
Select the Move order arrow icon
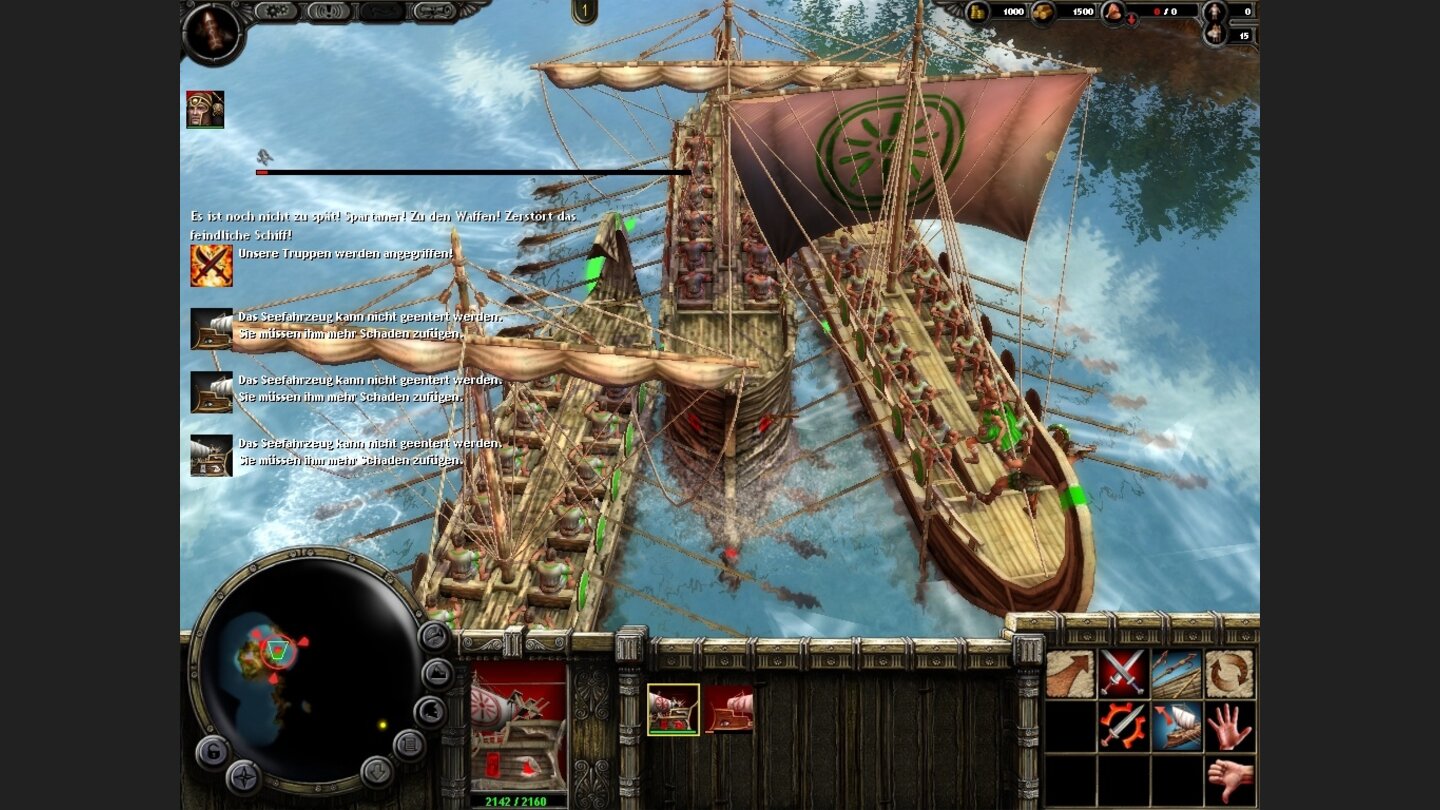(1069, 672)
